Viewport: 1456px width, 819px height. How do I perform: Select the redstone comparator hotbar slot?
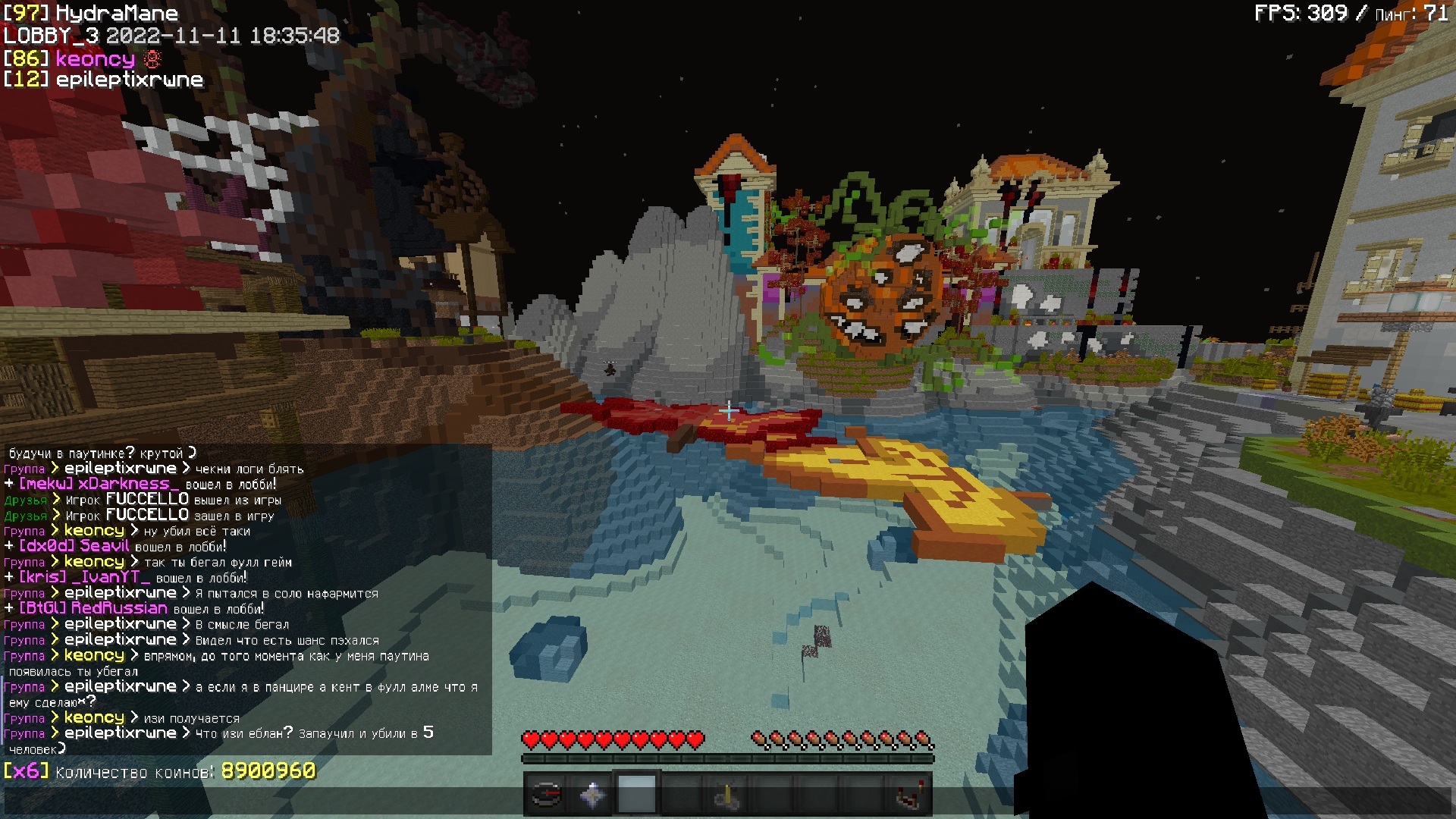909,795
